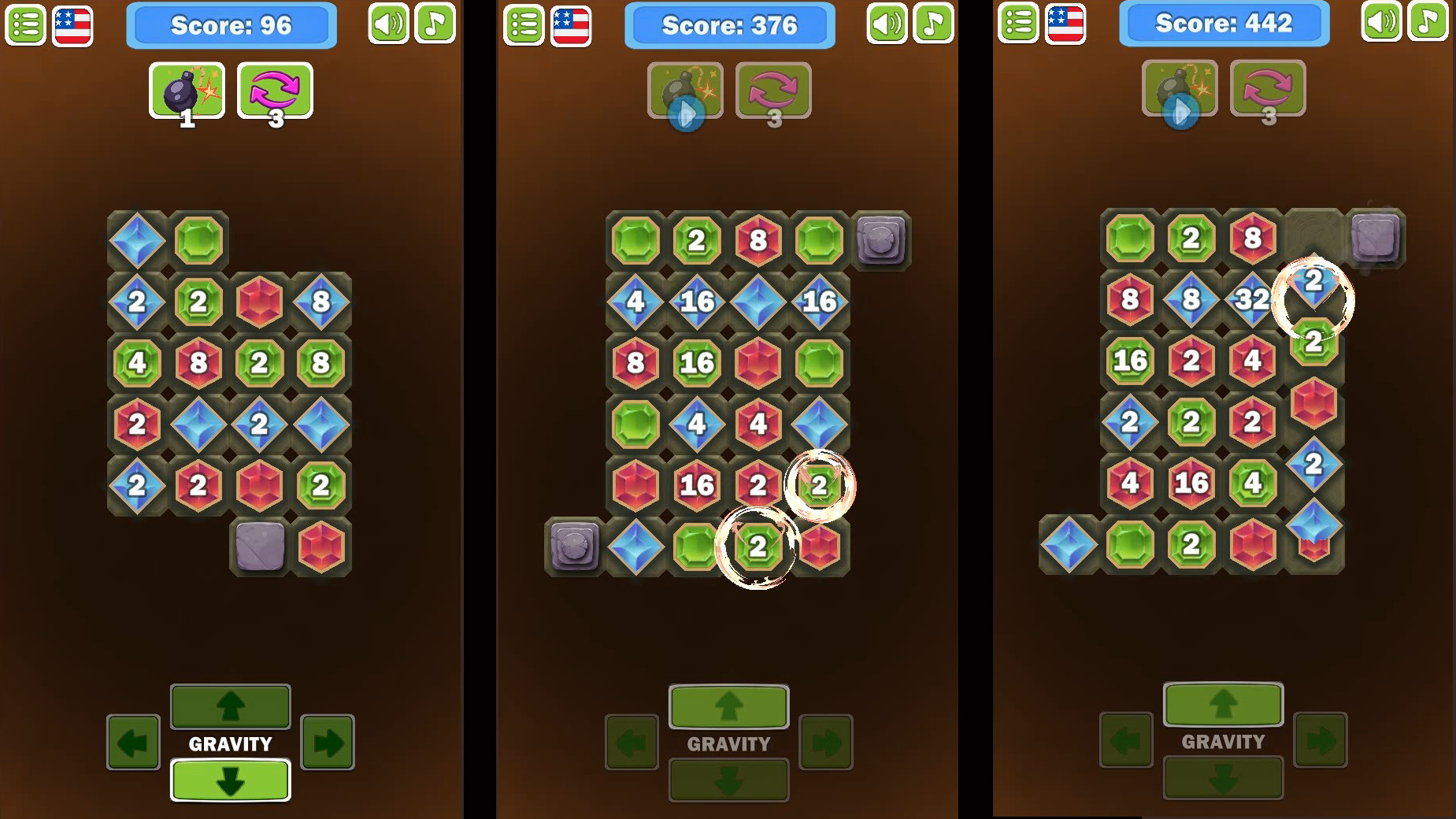Open the game menu via the list icon

[x=26, y=24]
